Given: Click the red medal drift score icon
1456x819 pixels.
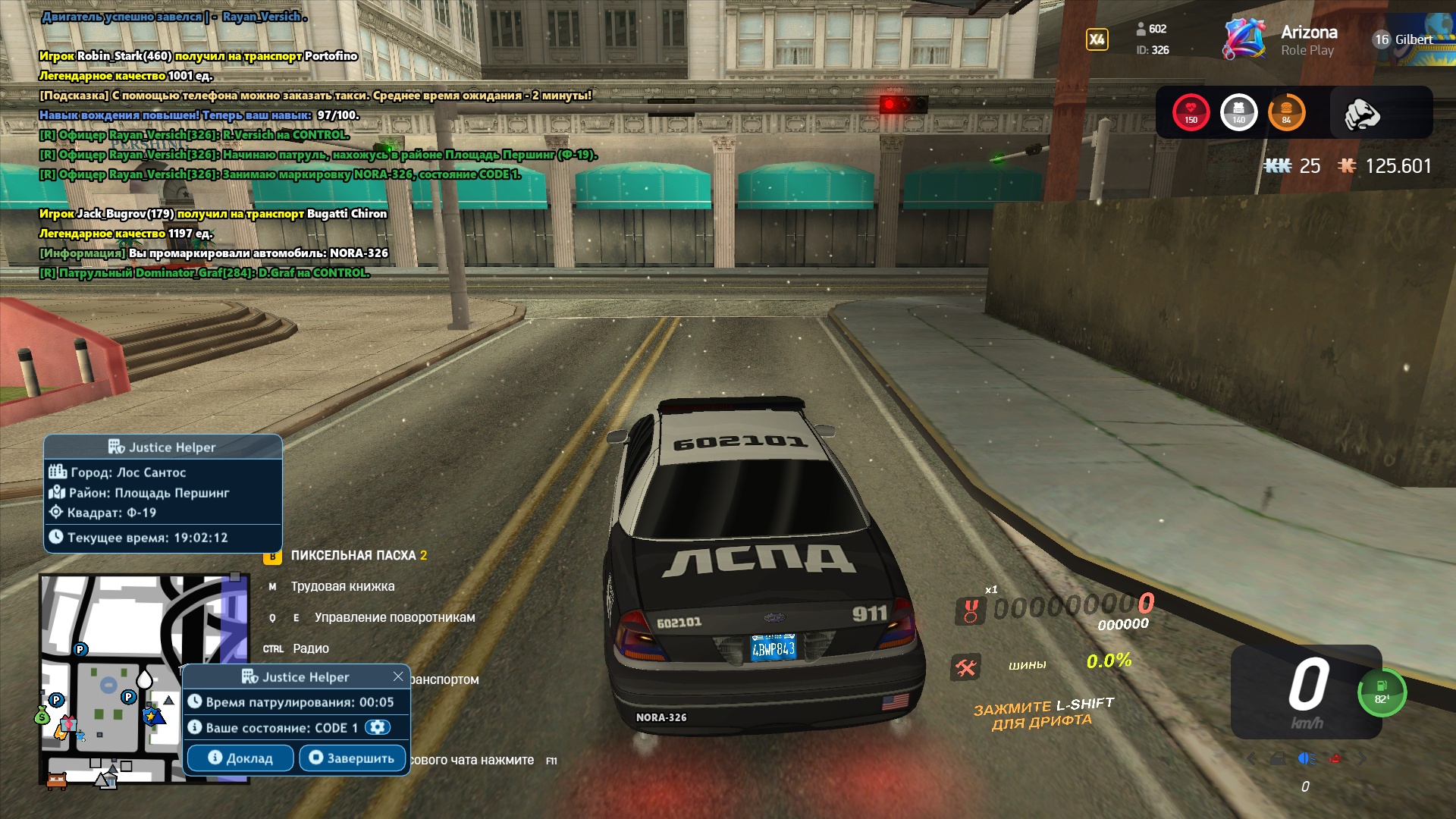Looking at the screenshot, I should (x=970, y=610).
